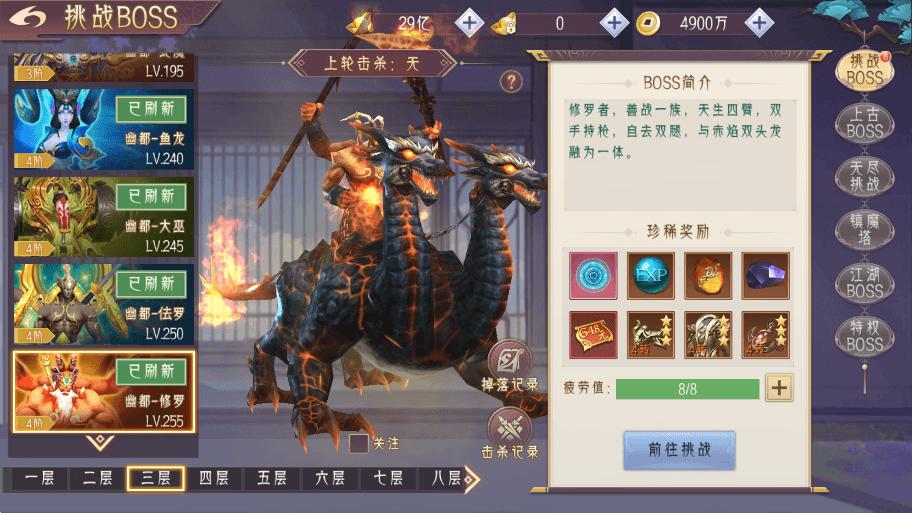Image resolution: width=912 pixels, height=513 pixels.
Task: Open the question mark help button
Action: (x=511, y=81)
